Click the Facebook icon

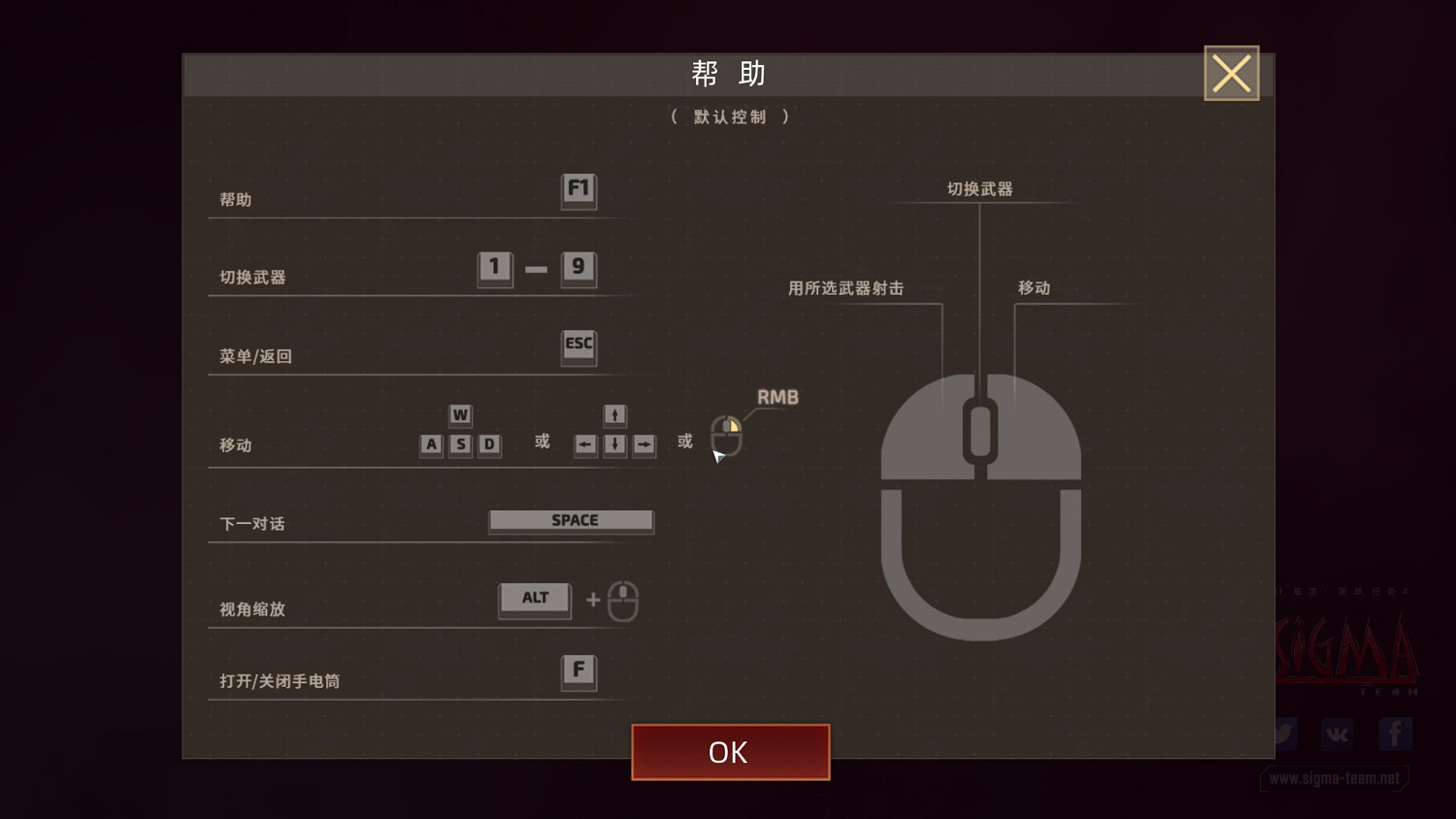coord(1395,735)
